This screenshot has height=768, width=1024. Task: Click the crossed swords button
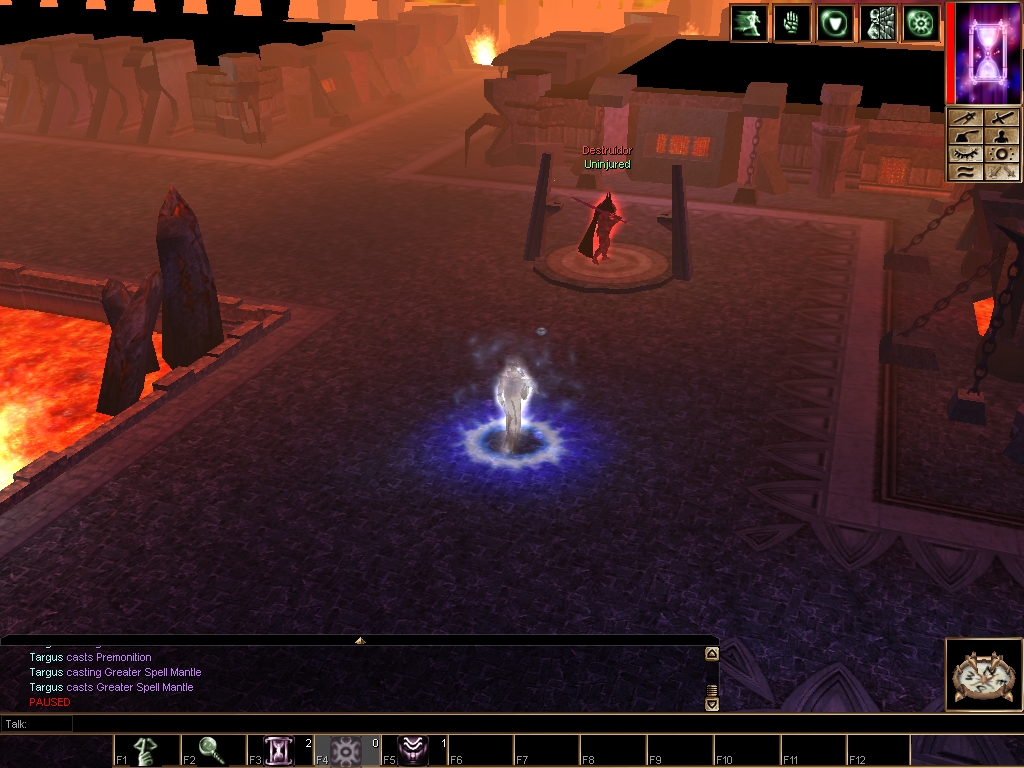(1001, 172)
